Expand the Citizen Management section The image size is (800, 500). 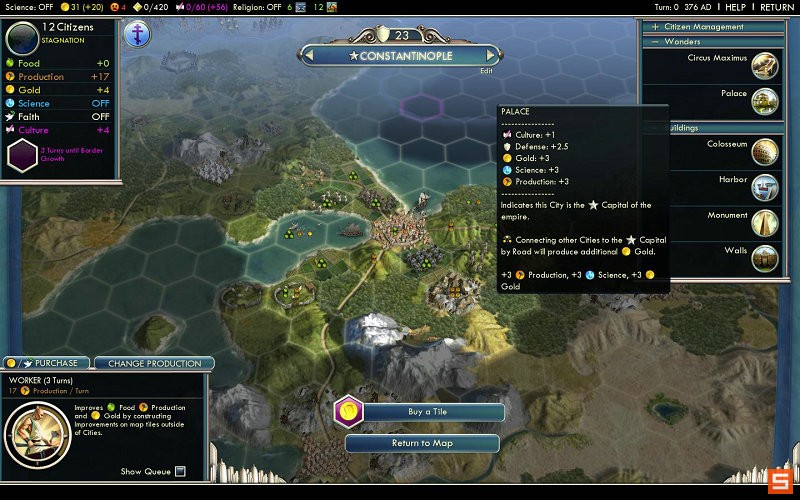(655, 27)
